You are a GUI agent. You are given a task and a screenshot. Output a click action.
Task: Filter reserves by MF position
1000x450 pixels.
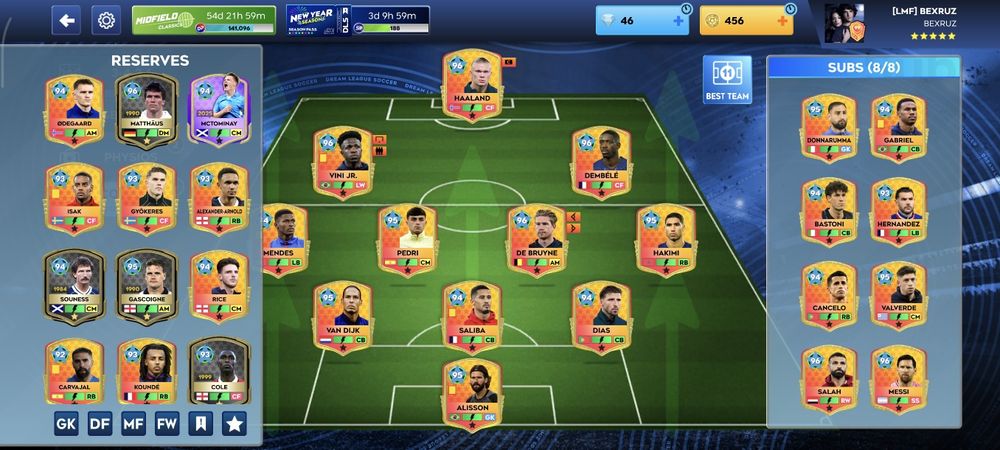tap(133, 423)
